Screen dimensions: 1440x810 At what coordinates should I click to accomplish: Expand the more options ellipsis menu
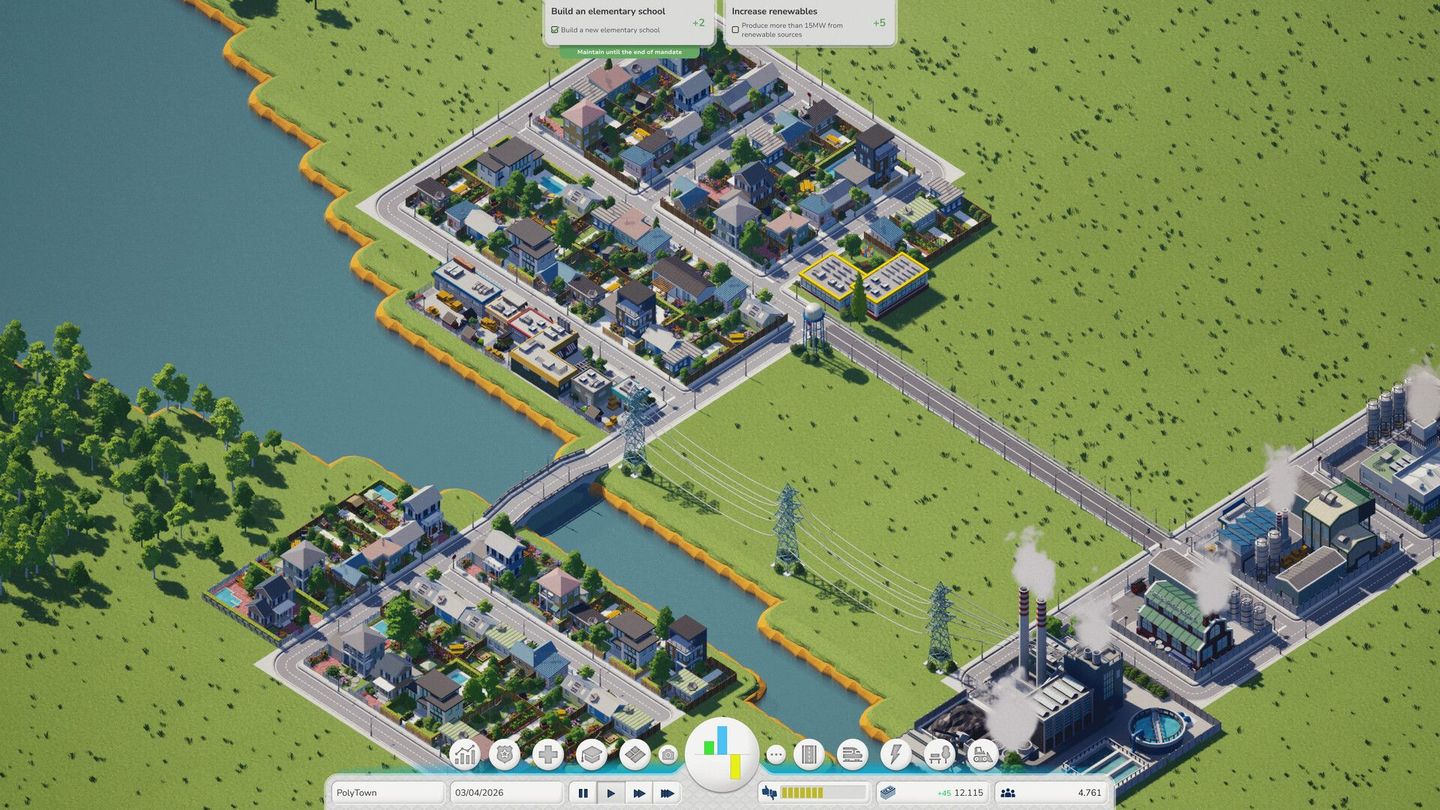[775, 757]
